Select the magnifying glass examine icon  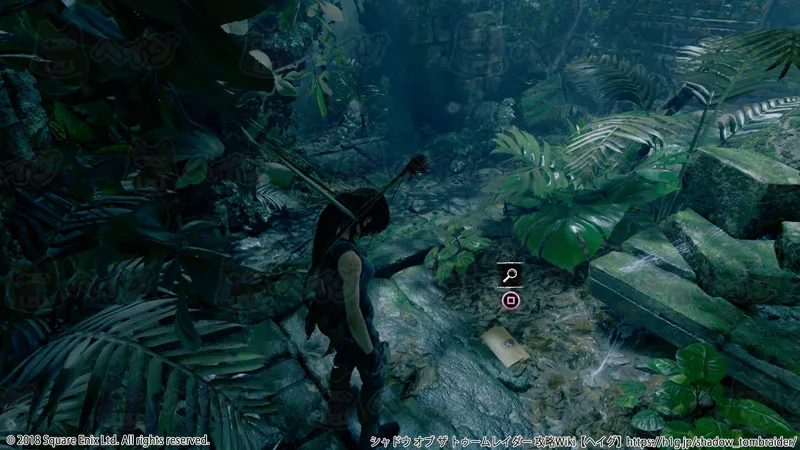point(510,274)
